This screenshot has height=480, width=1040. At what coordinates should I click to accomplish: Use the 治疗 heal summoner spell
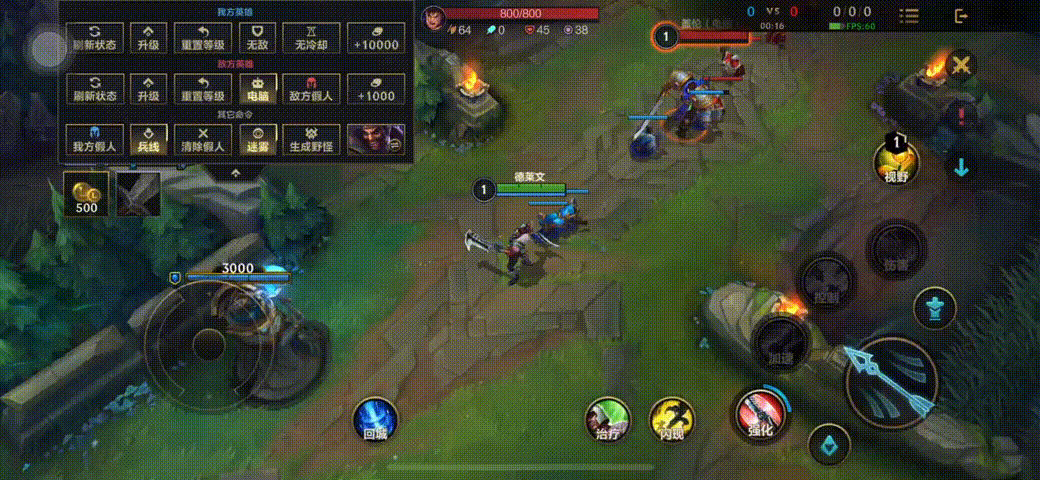pyautogui.click(x=608, y=418)
